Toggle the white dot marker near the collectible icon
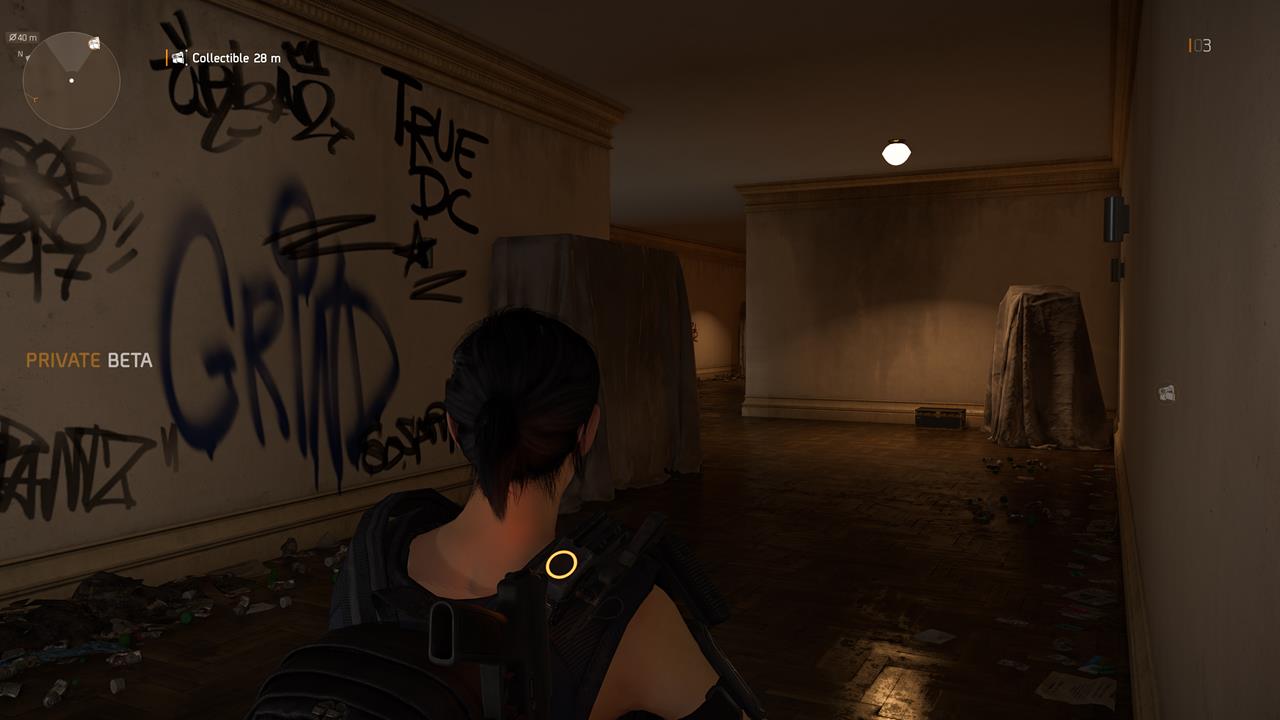The image size is (1280, 720). 187,52
